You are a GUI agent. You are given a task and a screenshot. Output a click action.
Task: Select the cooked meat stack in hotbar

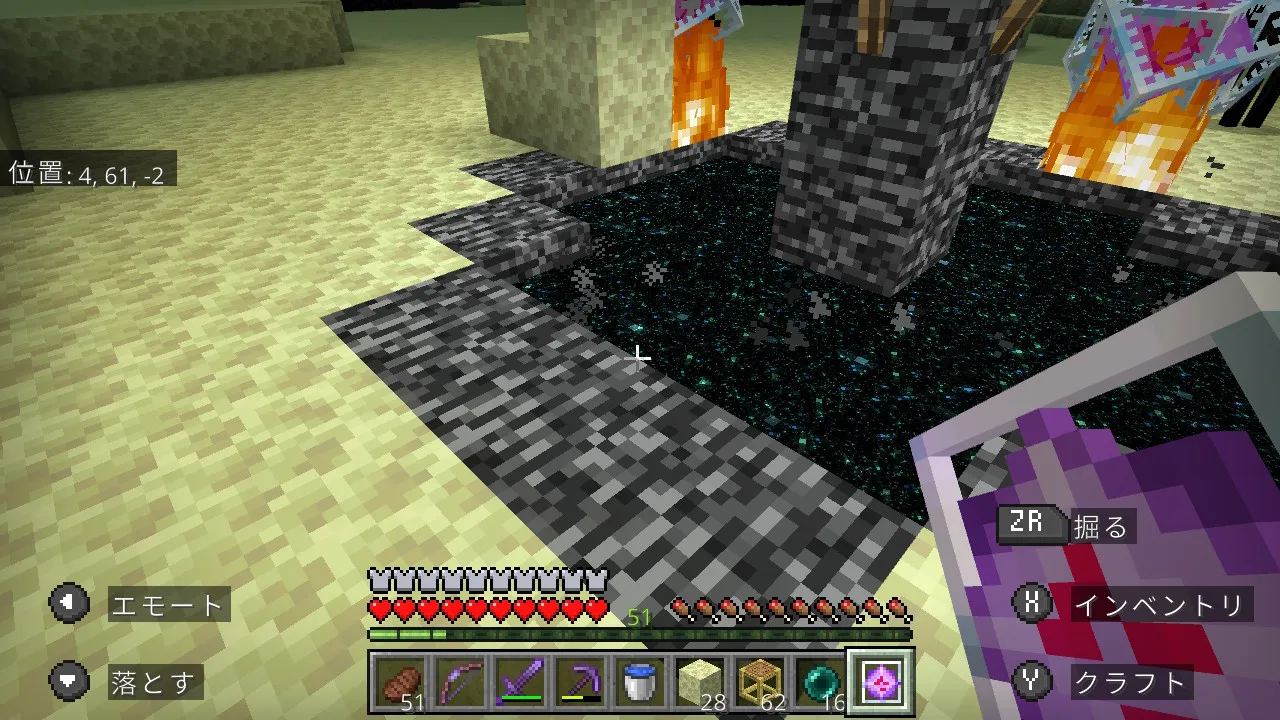402,684
